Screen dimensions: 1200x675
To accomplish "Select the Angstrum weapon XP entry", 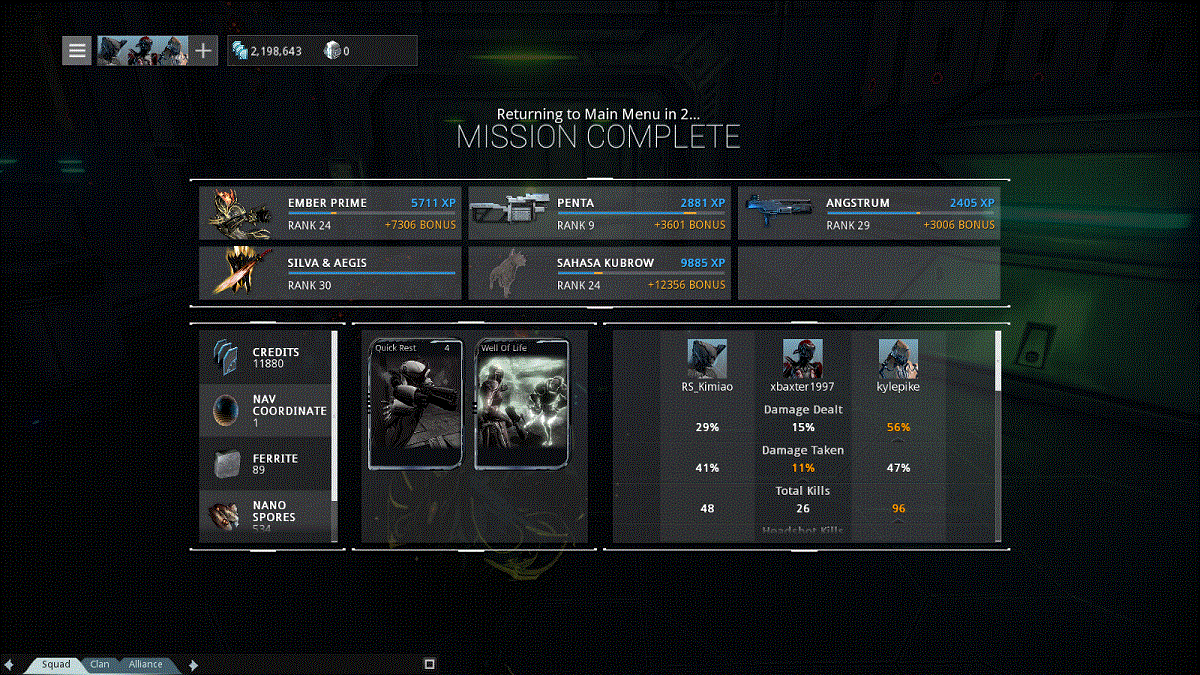I will point(868,214).
